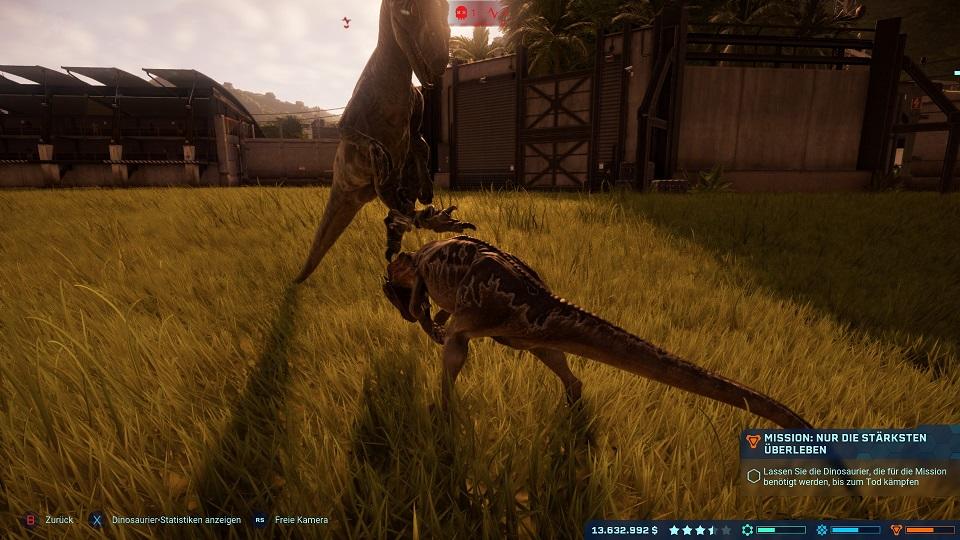Select the orange security division icon

896,530
